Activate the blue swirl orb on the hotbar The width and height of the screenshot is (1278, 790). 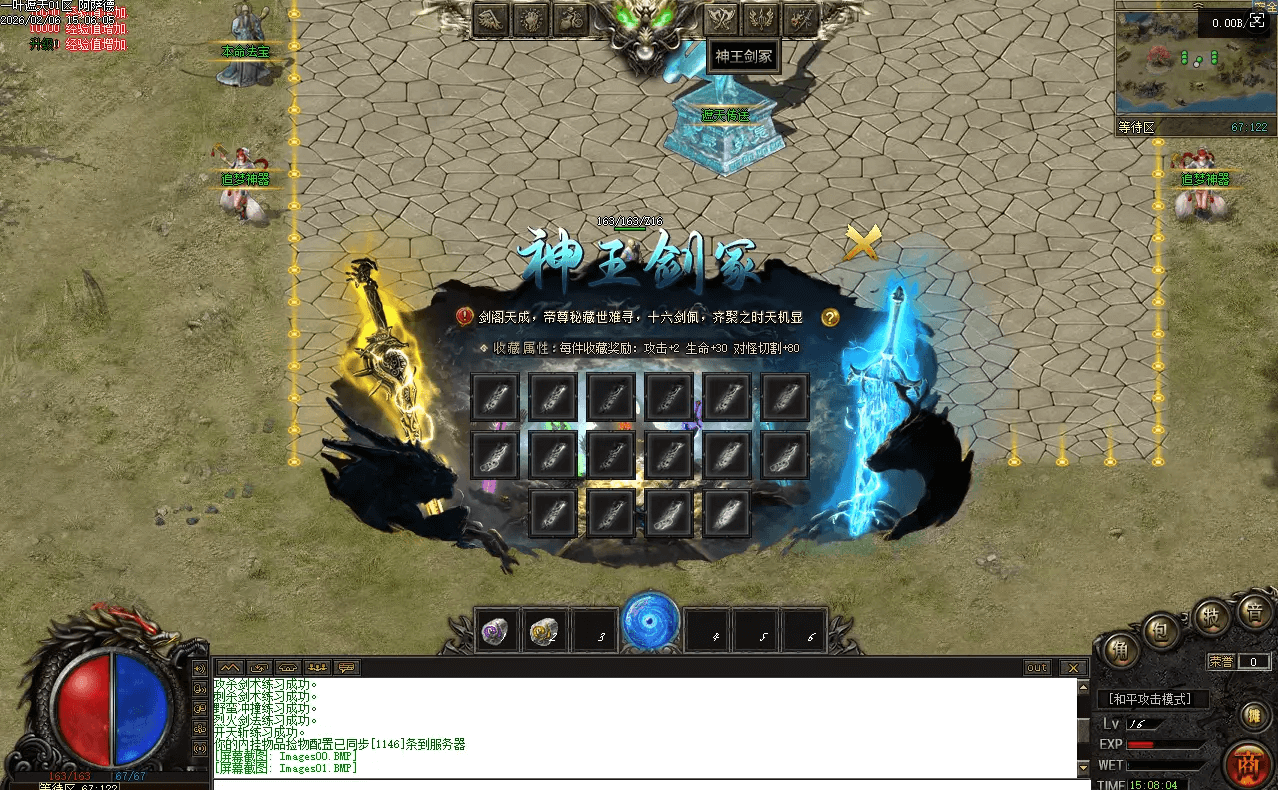click(651, 622)
